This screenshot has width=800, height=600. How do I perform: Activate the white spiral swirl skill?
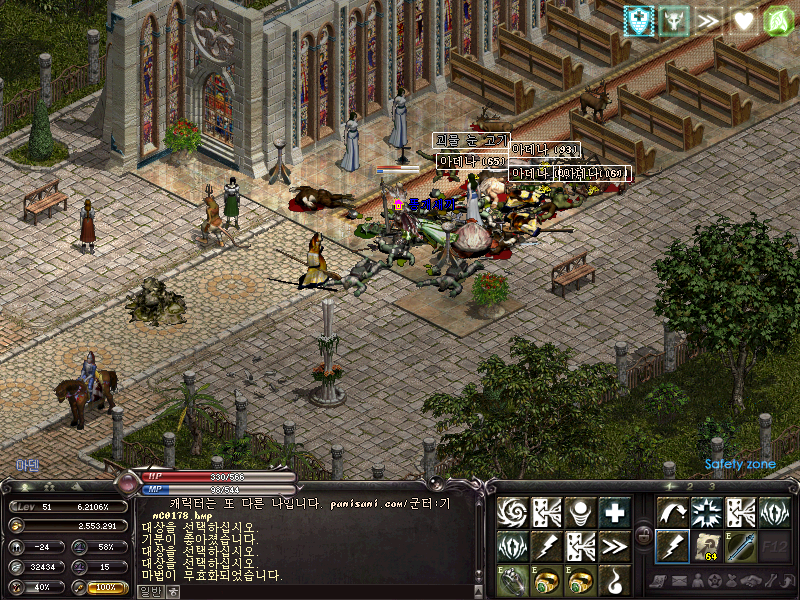click(x=513, y=513)
